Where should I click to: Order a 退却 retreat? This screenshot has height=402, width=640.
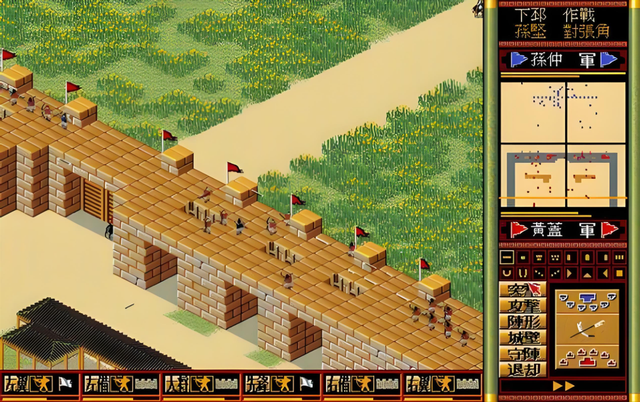pos(523,368)
